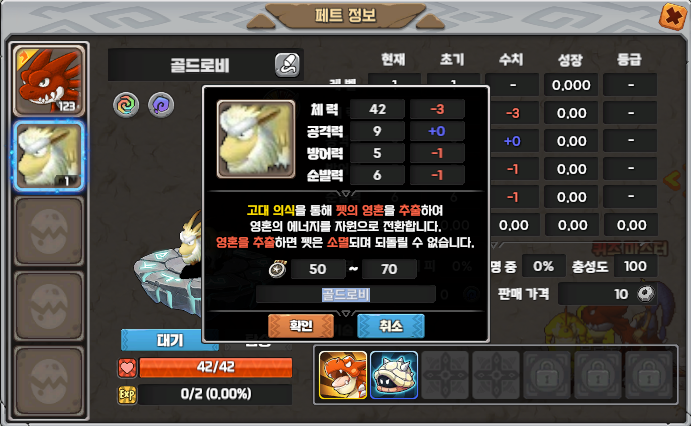
Task: Select the red dragon pet portrait
Action: (46, 80)
